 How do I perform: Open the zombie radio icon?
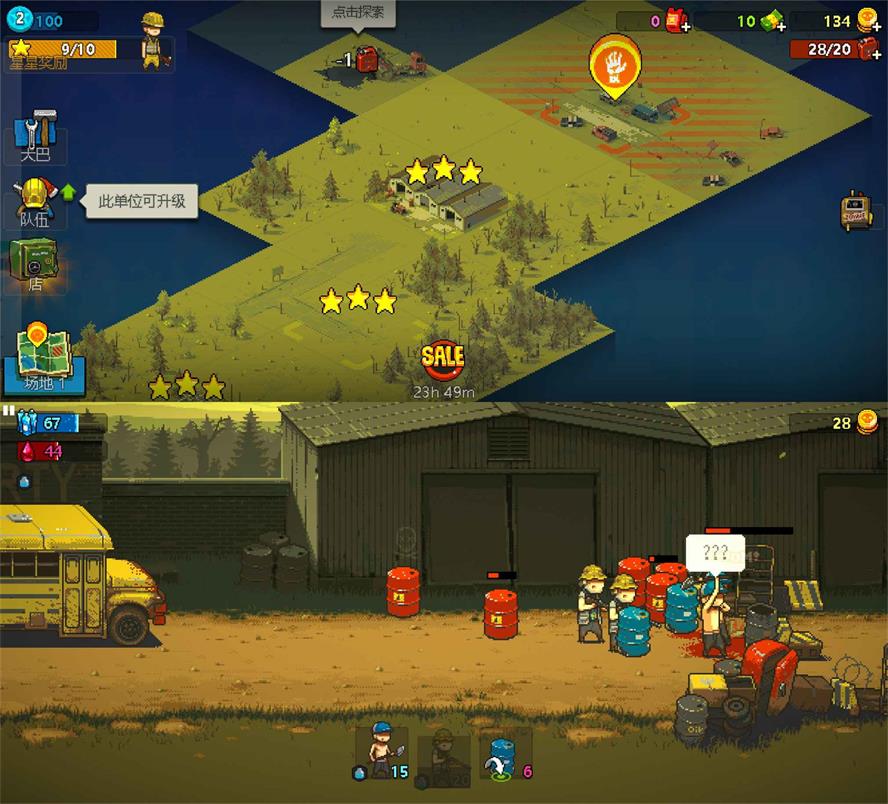(856, 210)
